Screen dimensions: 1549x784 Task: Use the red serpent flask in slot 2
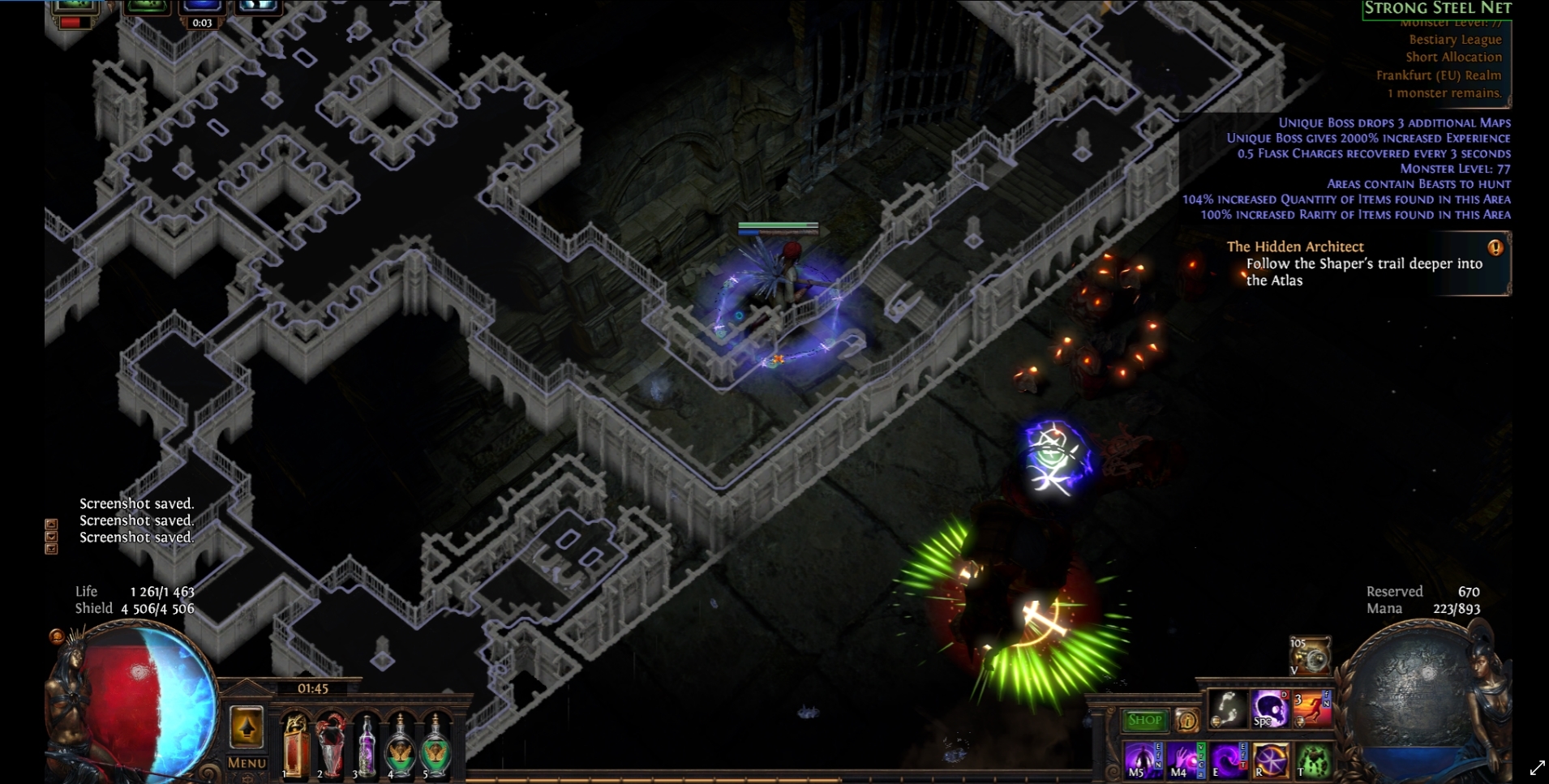(331, 744)
